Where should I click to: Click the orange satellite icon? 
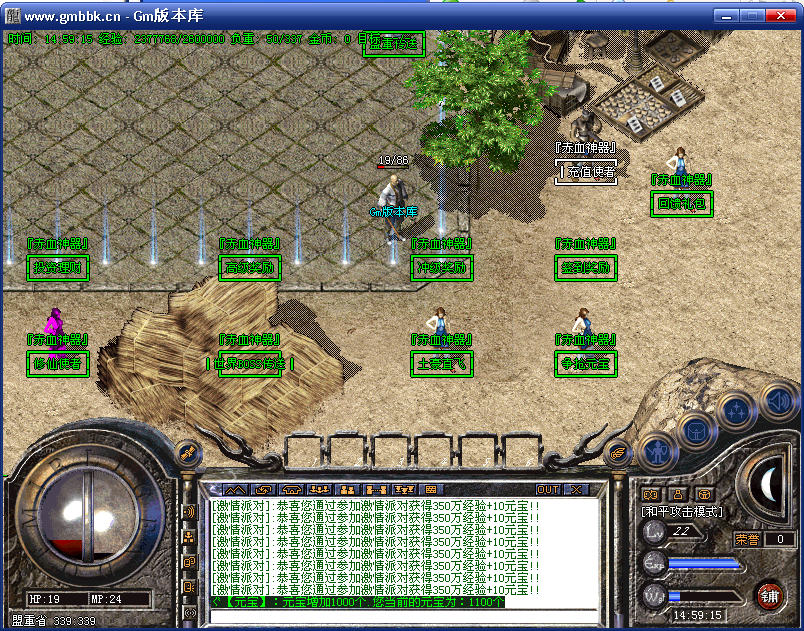(x=187, y=452)
